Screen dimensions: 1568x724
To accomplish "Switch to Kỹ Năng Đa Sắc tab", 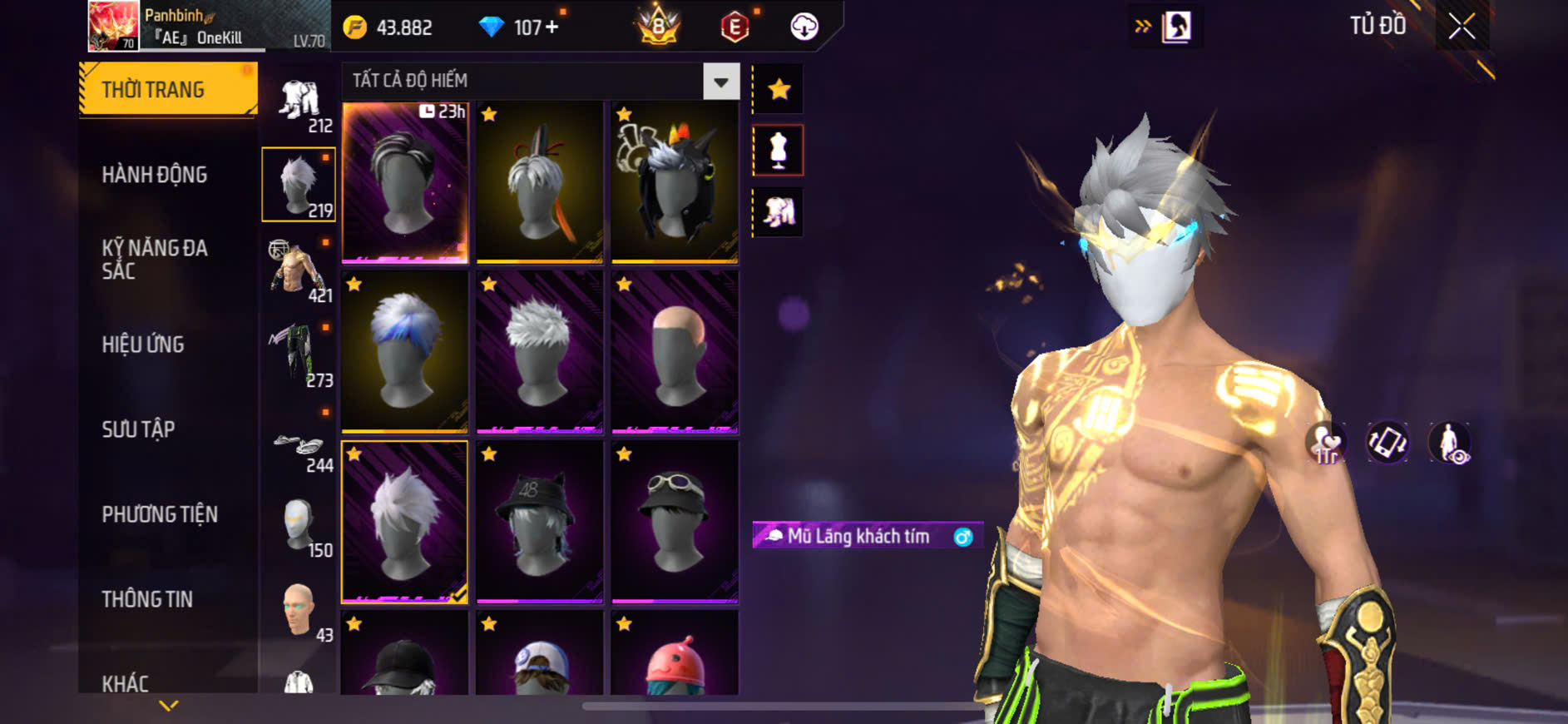I will (155, 259).
